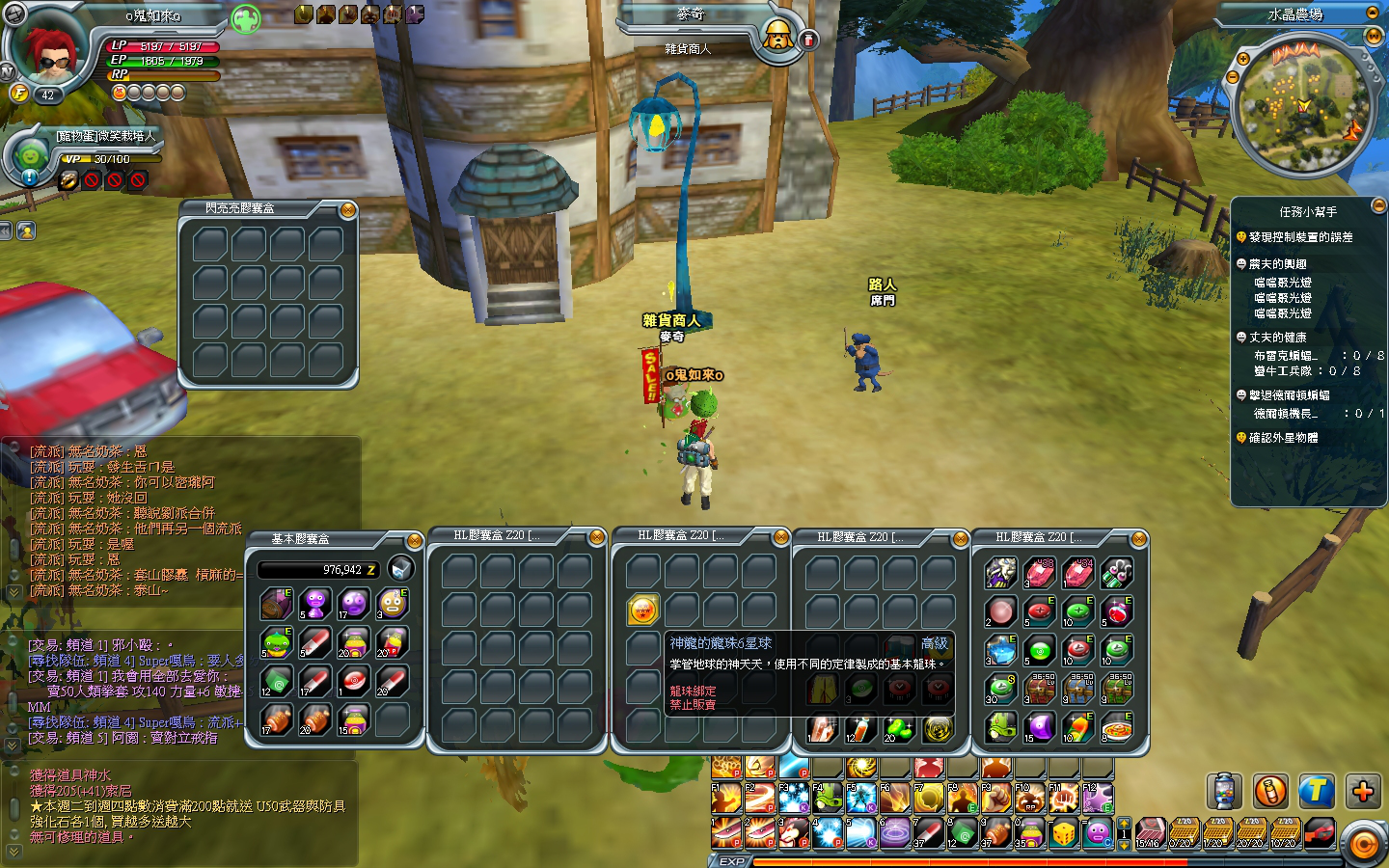Close the 任務小幫手 quest helper panel
This screenshot has height=868, width=1389.
pyautogui.click(x=1377, y=204)
